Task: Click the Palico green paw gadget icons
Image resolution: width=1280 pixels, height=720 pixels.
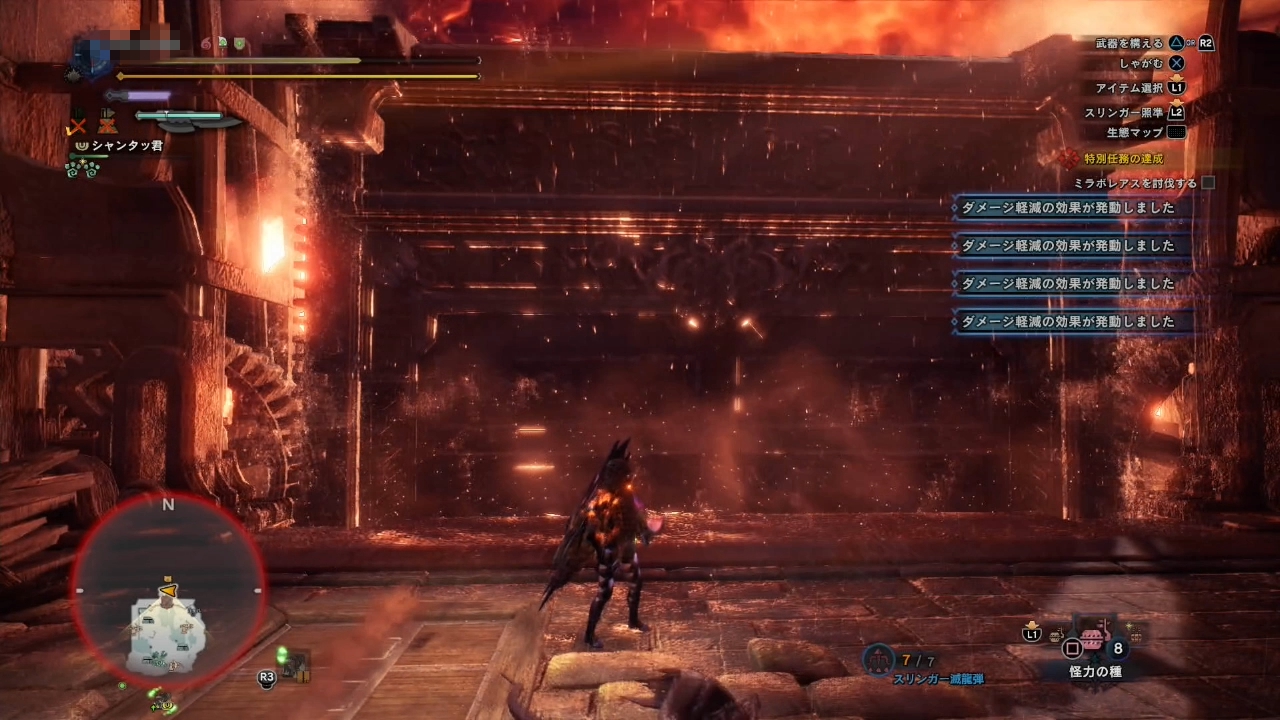Action: pyautogui.click(x=81, y=168)
